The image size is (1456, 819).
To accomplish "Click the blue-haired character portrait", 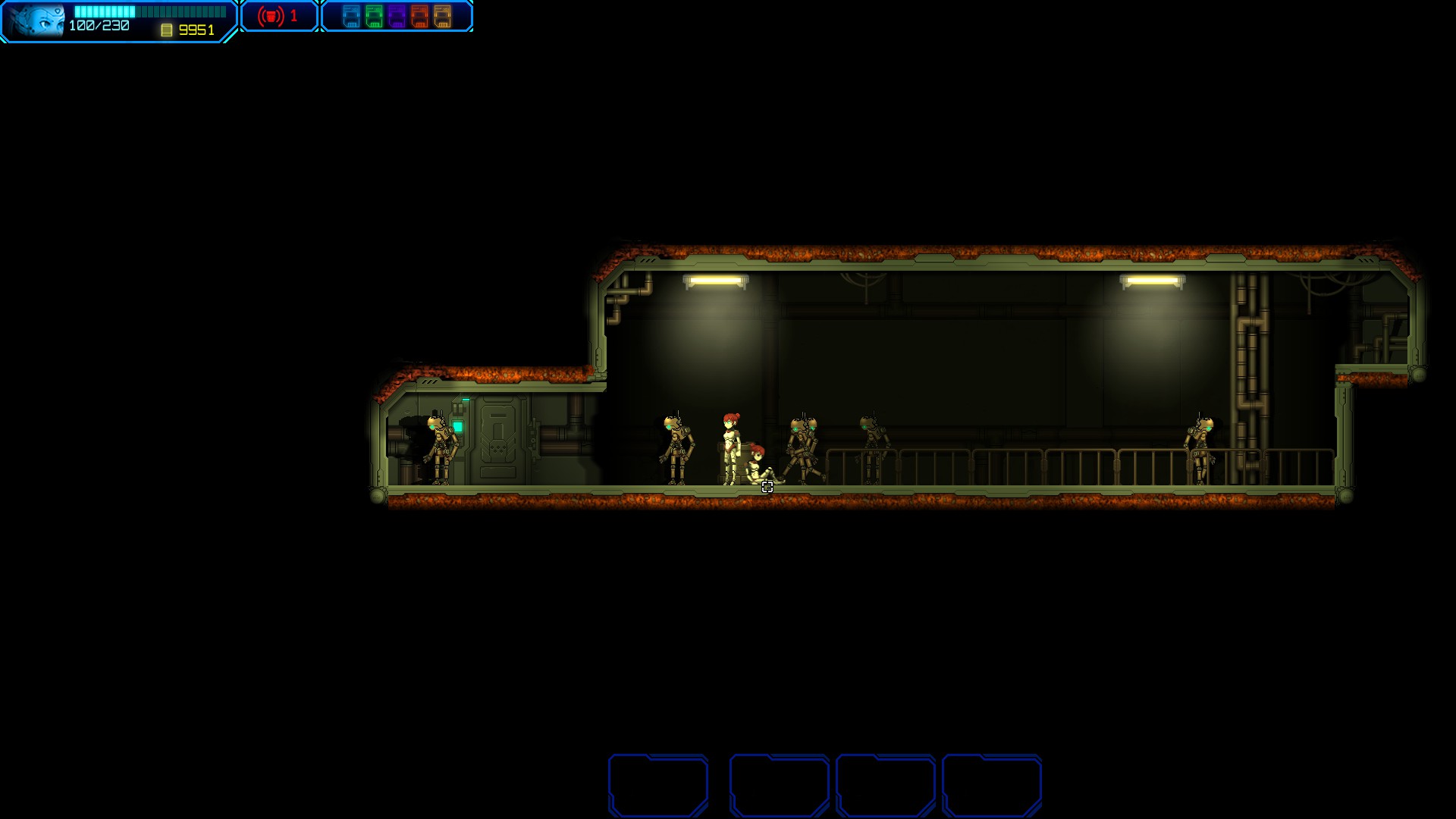I will coord(36,20).
